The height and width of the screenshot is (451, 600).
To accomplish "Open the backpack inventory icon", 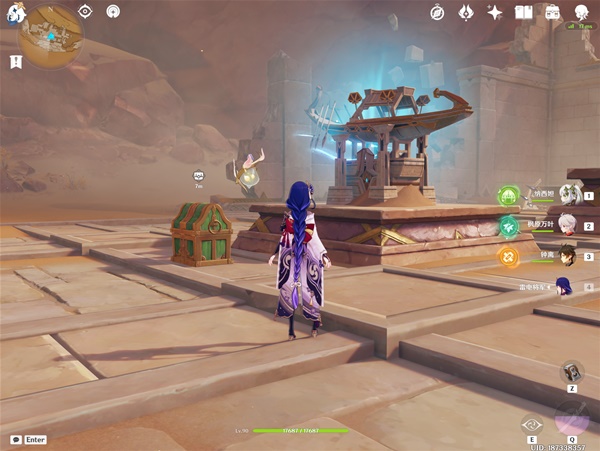I will [x=552, y=12].
